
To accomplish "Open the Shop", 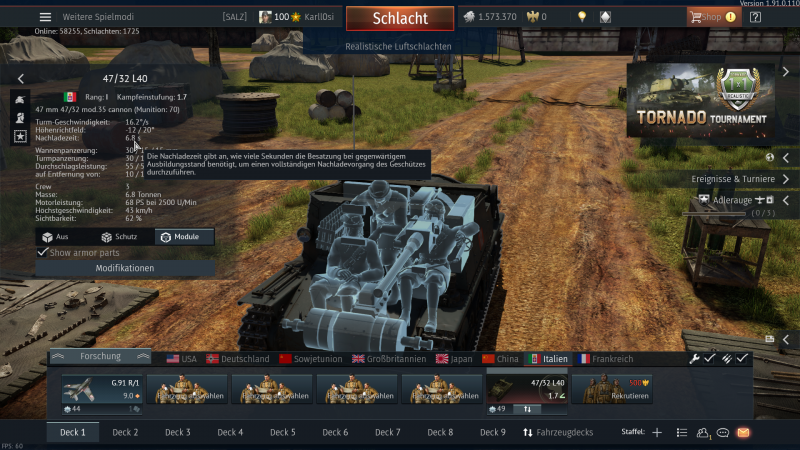I will click(705, 17).
